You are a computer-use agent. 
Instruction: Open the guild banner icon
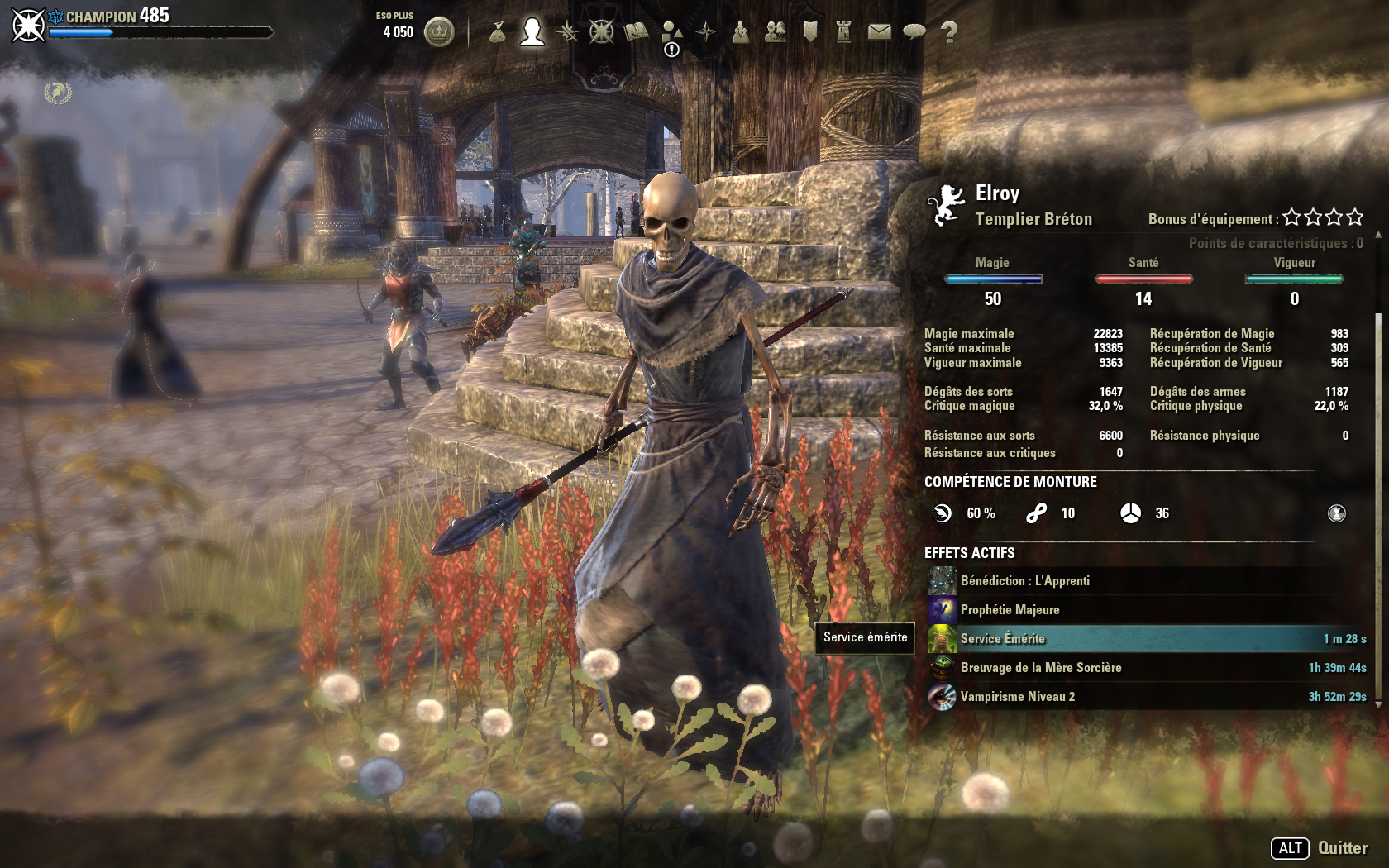tap(810, 32)
